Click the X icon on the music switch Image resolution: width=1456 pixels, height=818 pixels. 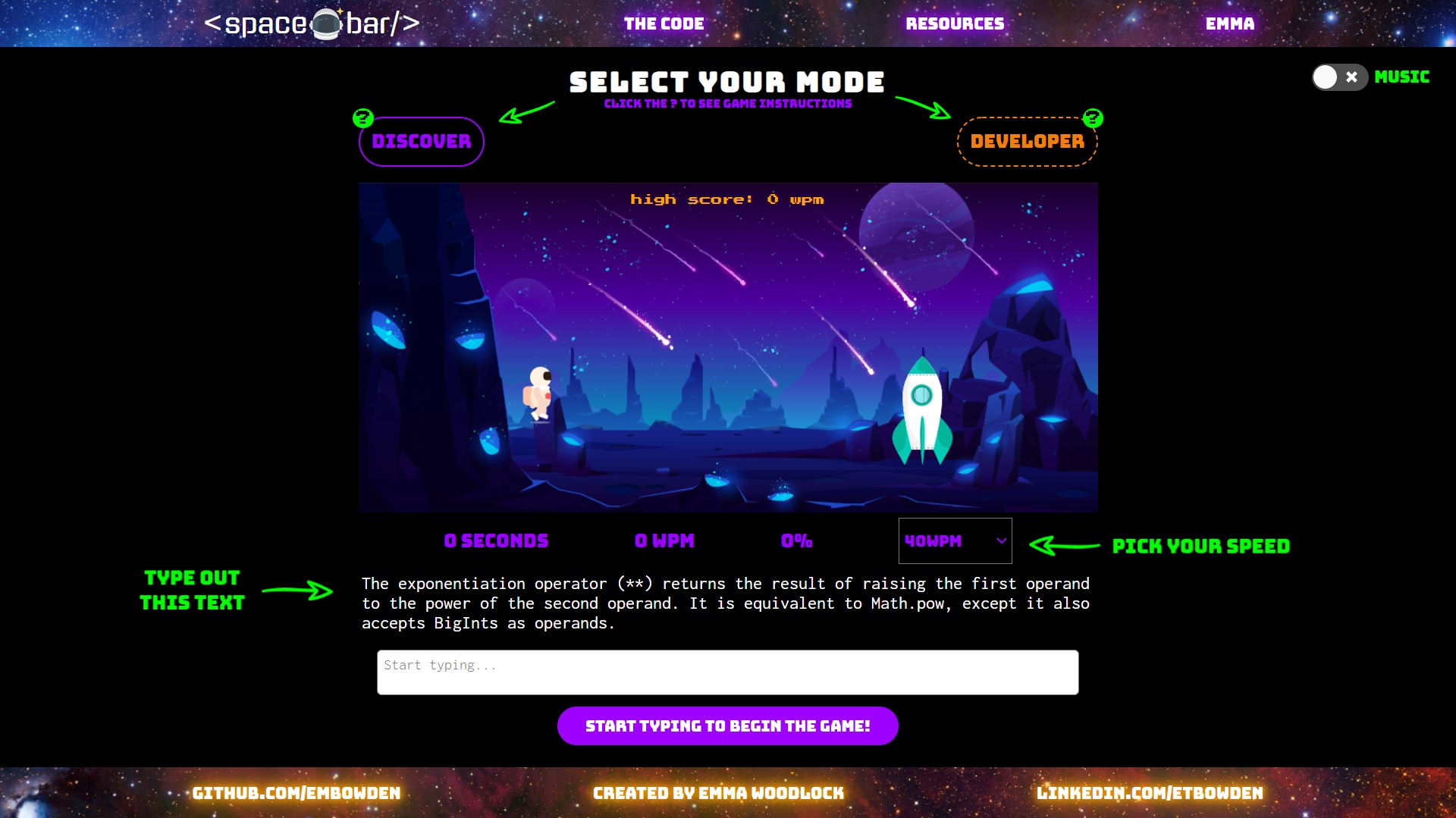[1352, 77]
